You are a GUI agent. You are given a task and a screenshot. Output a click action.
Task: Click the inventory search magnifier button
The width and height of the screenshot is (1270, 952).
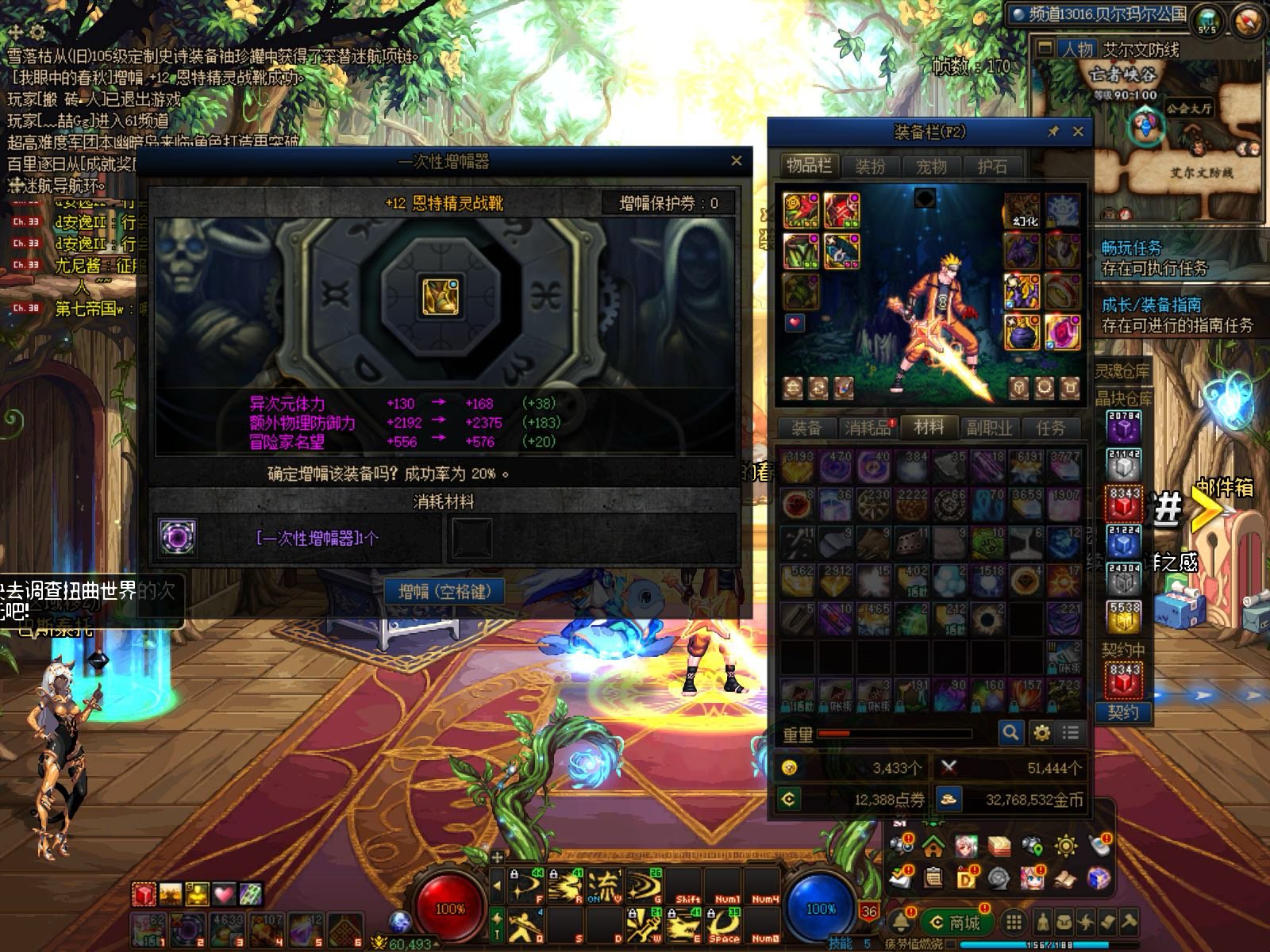tap(1010, 732)
